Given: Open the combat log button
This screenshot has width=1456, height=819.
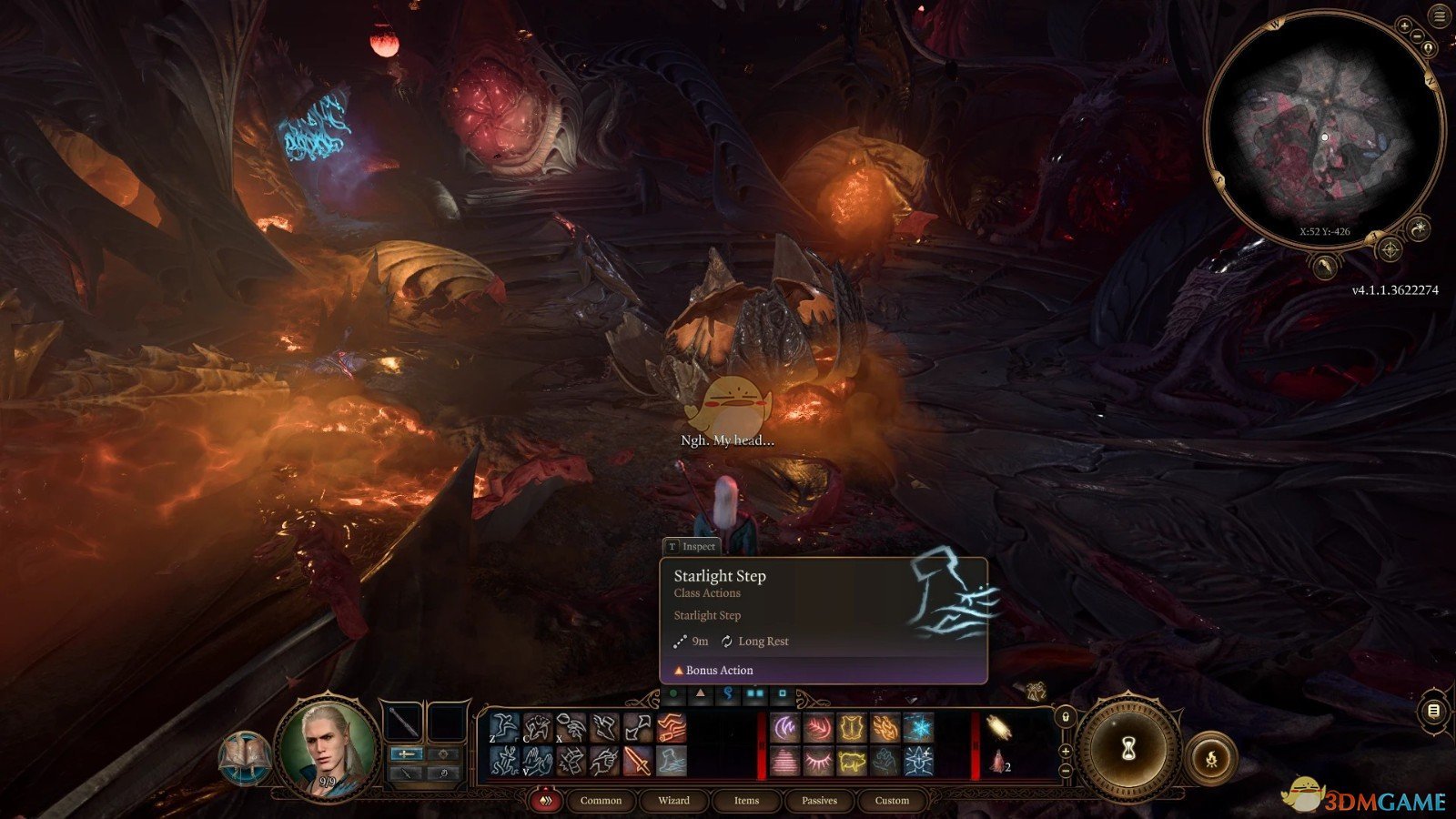Looking at the screenshot, I should (1433, 711).
